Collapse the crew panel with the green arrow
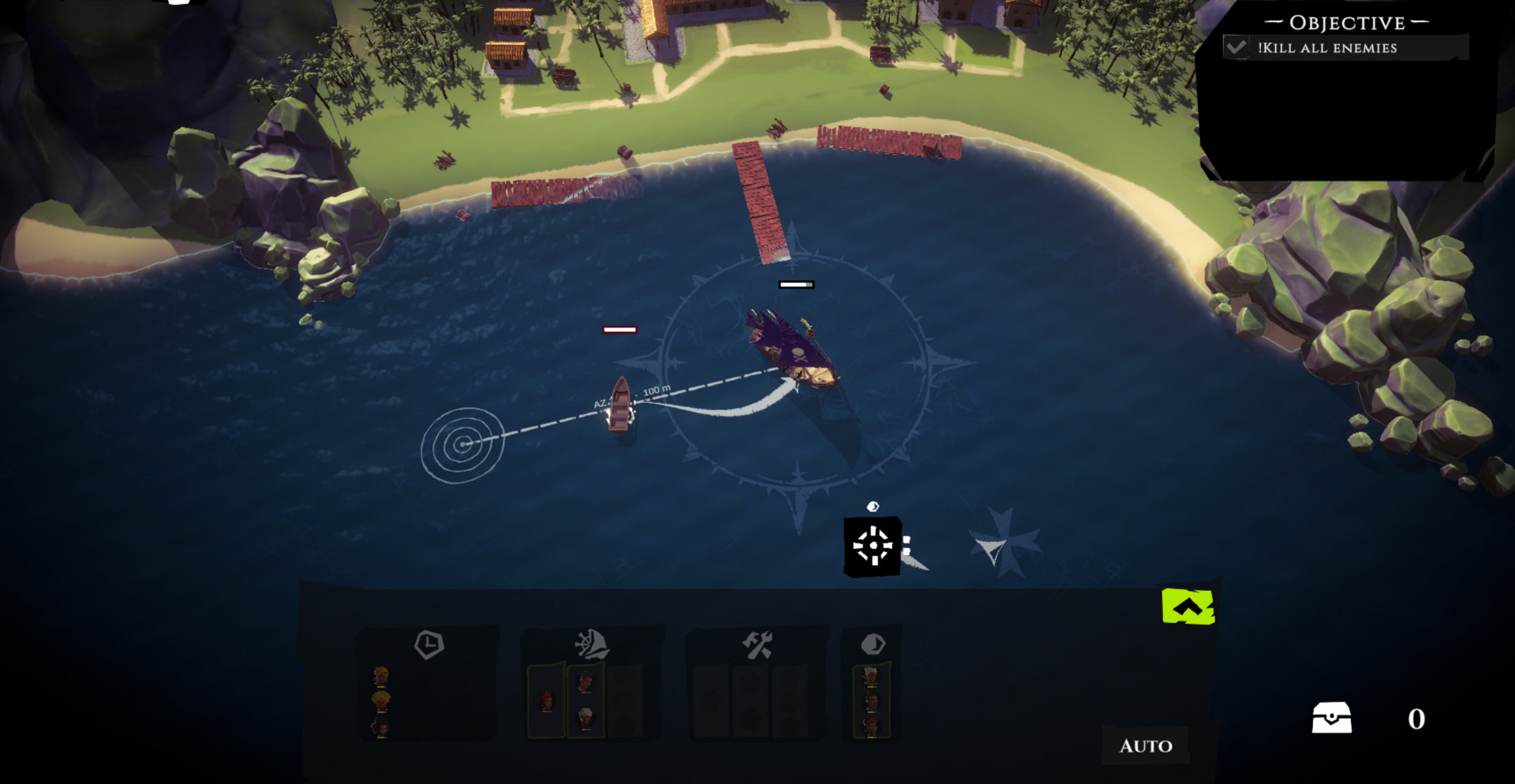This screenshot has width=1515, height=784. pos(1188,607)
